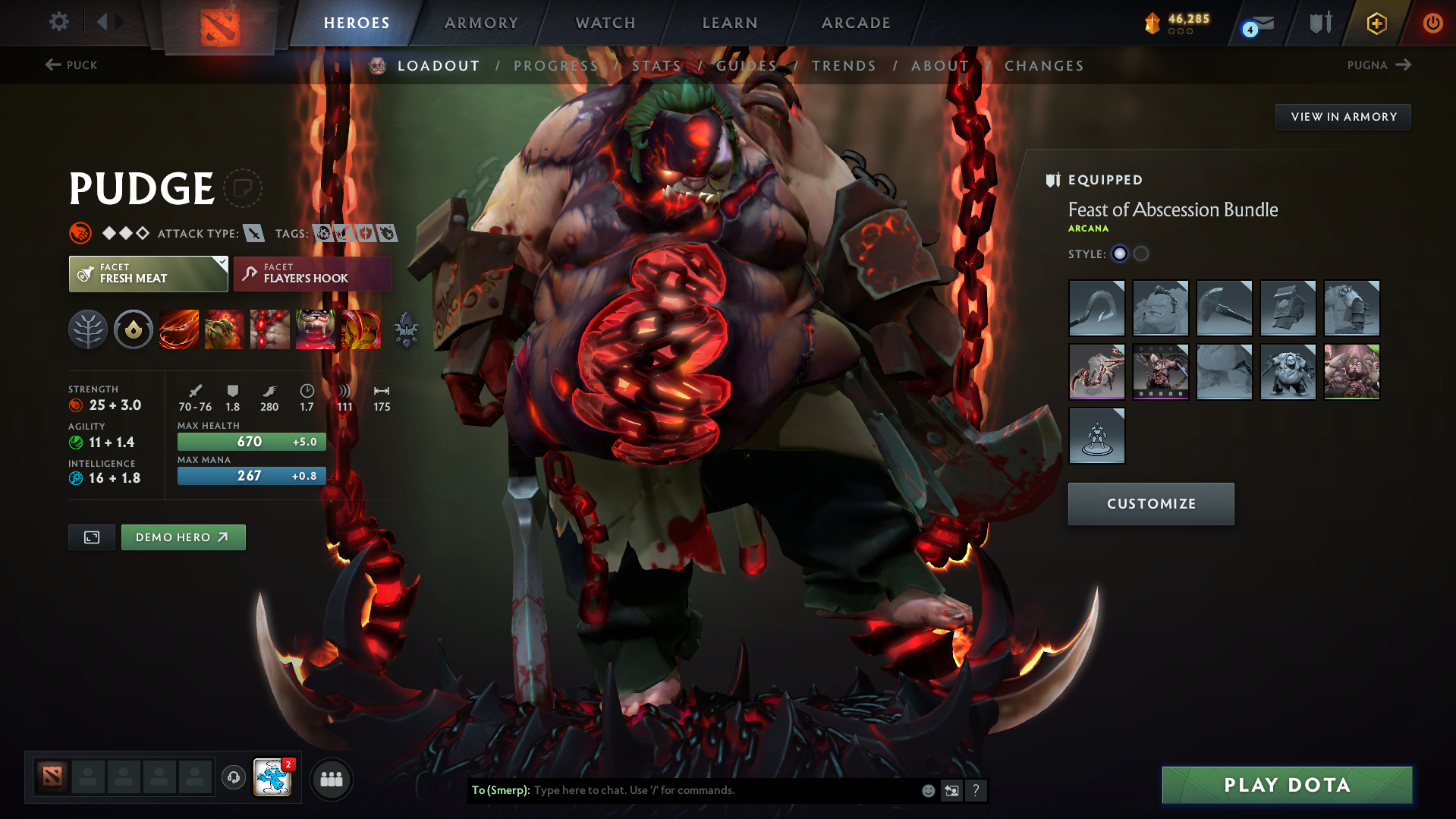Viewport: 1456px width, 819px height.
Task: Click the chat input field
Action: 683,790
